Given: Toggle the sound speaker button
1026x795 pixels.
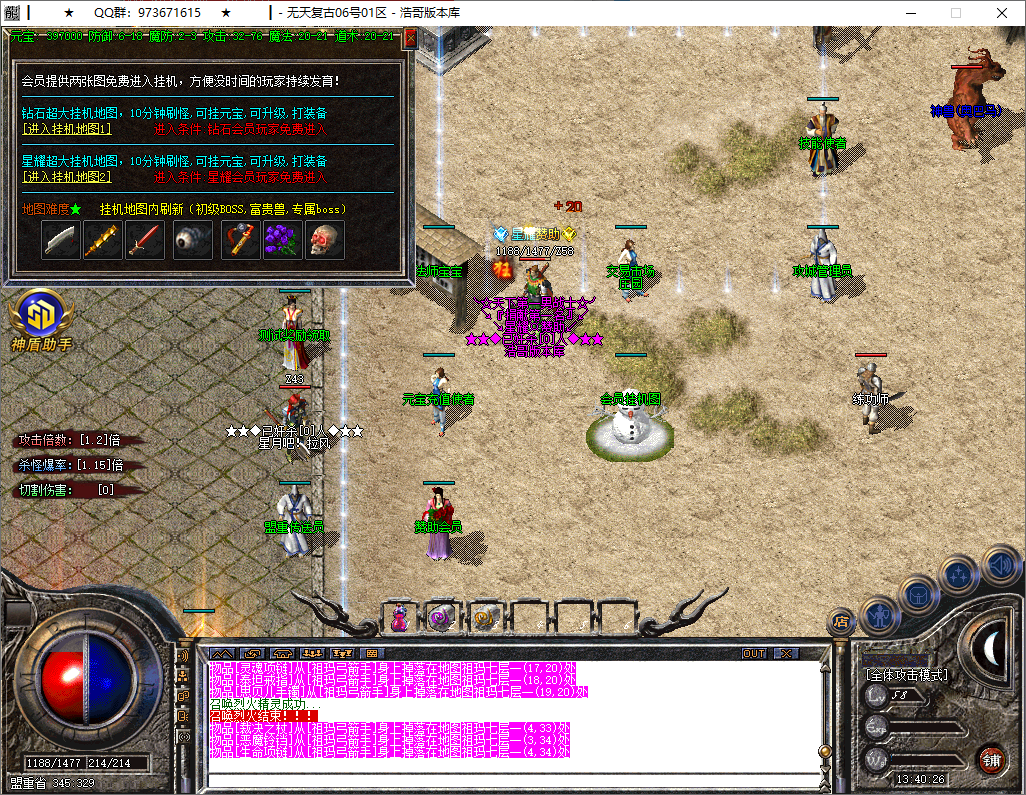Looking at the screenshot, I should click(x=1000, y=565).
